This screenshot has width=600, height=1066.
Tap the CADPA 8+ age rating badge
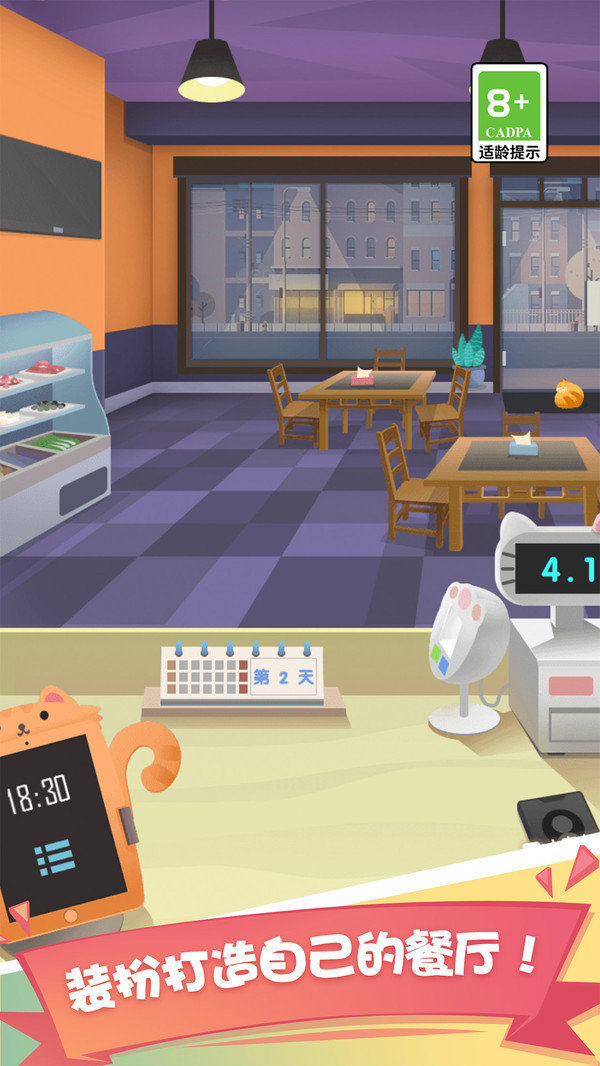(x=509, y=113)
